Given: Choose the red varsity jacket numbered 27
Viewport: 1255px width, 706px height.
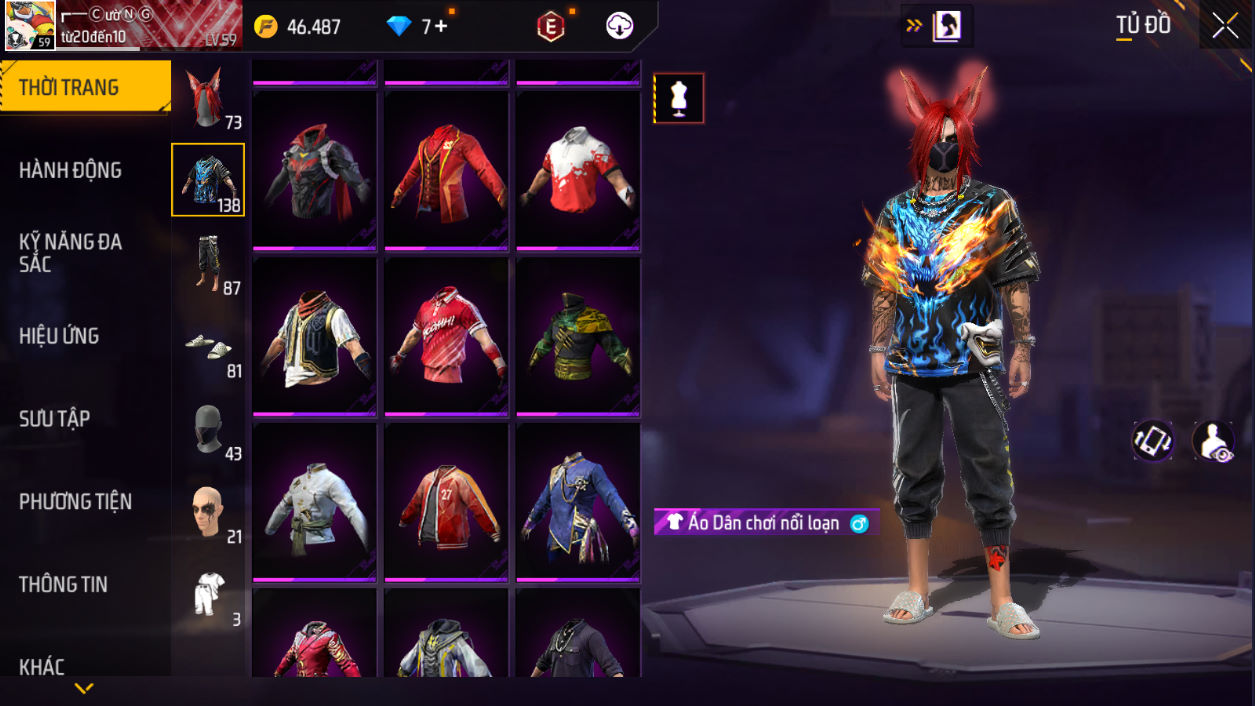Looking at the screenshot, I should click(x=447, y=502).
